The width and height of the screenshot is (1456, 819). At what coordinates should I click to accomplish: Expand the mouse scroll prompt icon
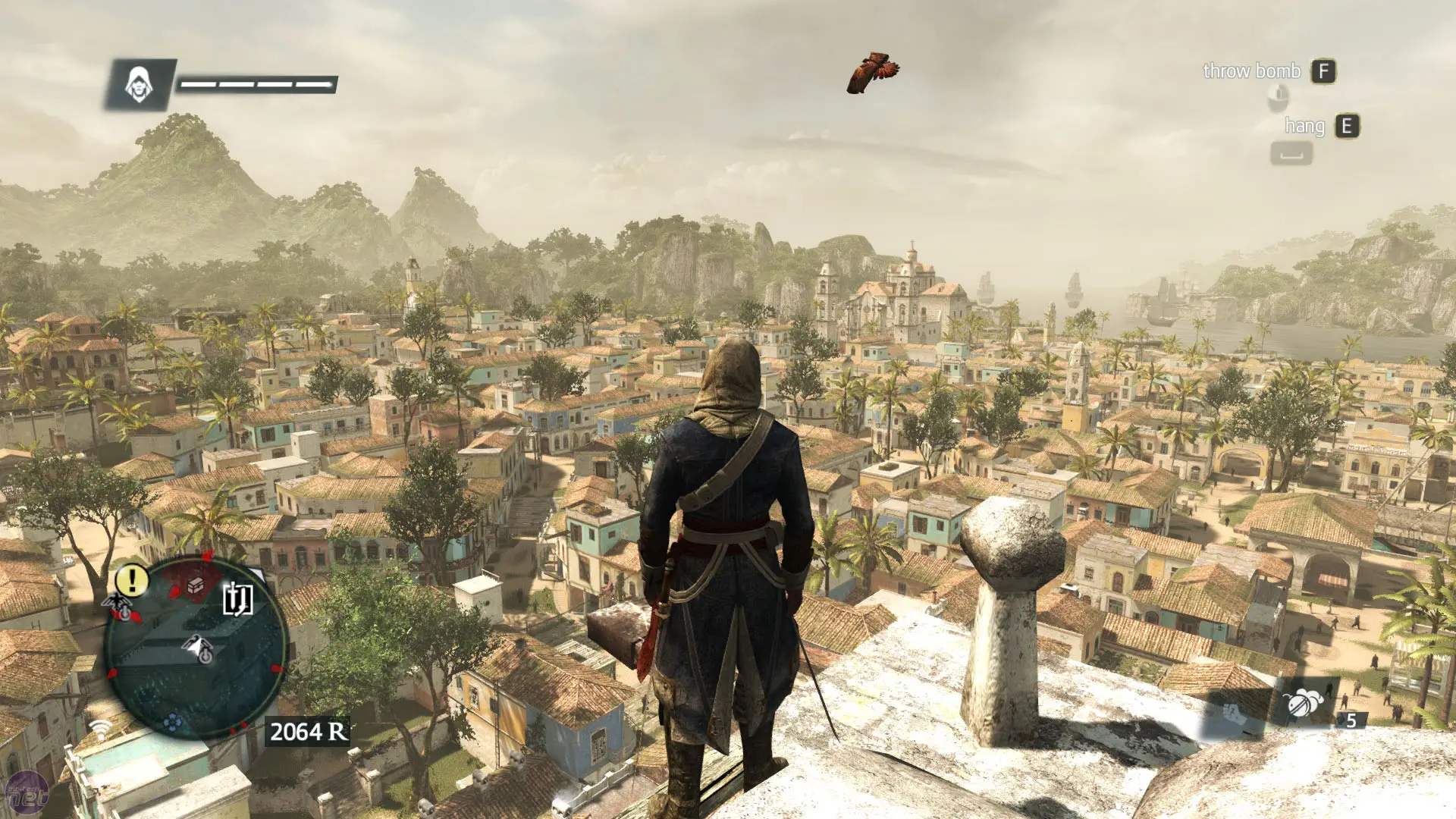pos(1279,97)
